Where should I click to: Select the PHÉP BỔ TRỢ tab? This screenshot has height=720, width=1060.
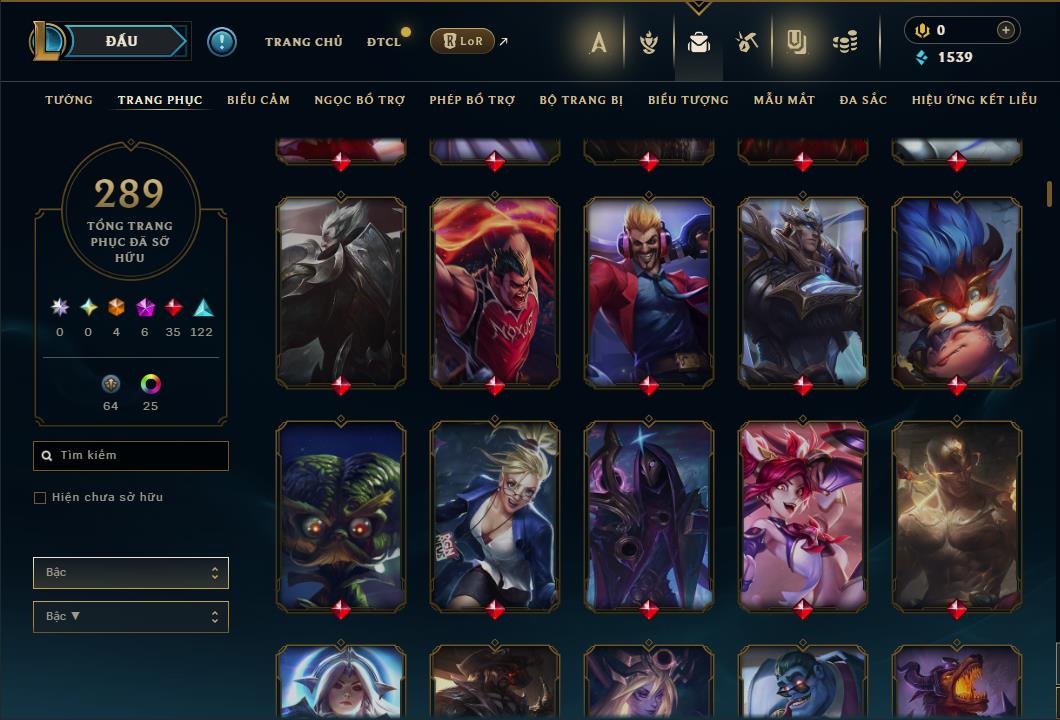[x=472, y=100]
